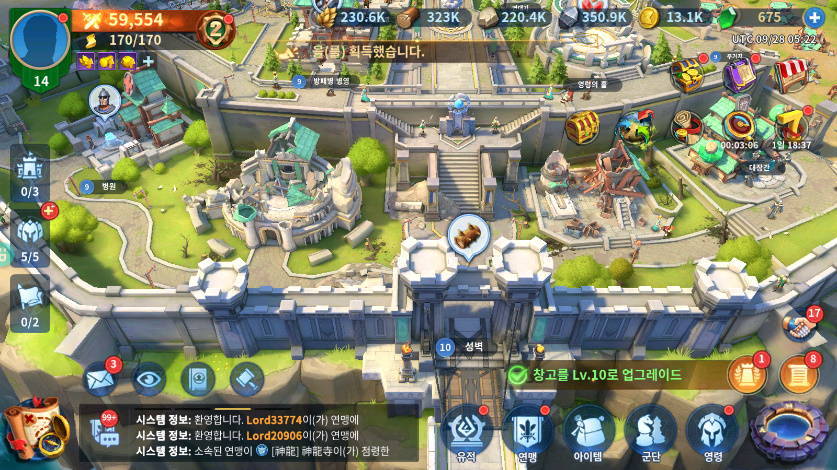
Task: Open the golden 7 event icon
Action: pos(791,125)
